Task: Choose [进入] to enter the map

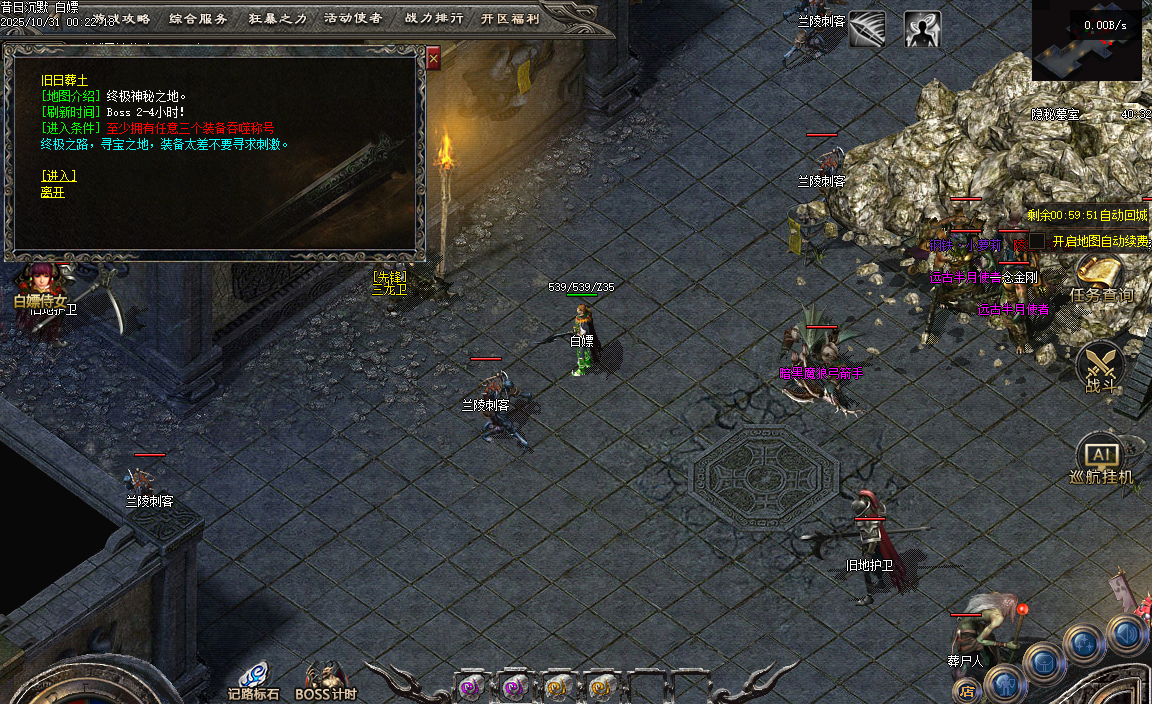Action: (x=59, y=176)
